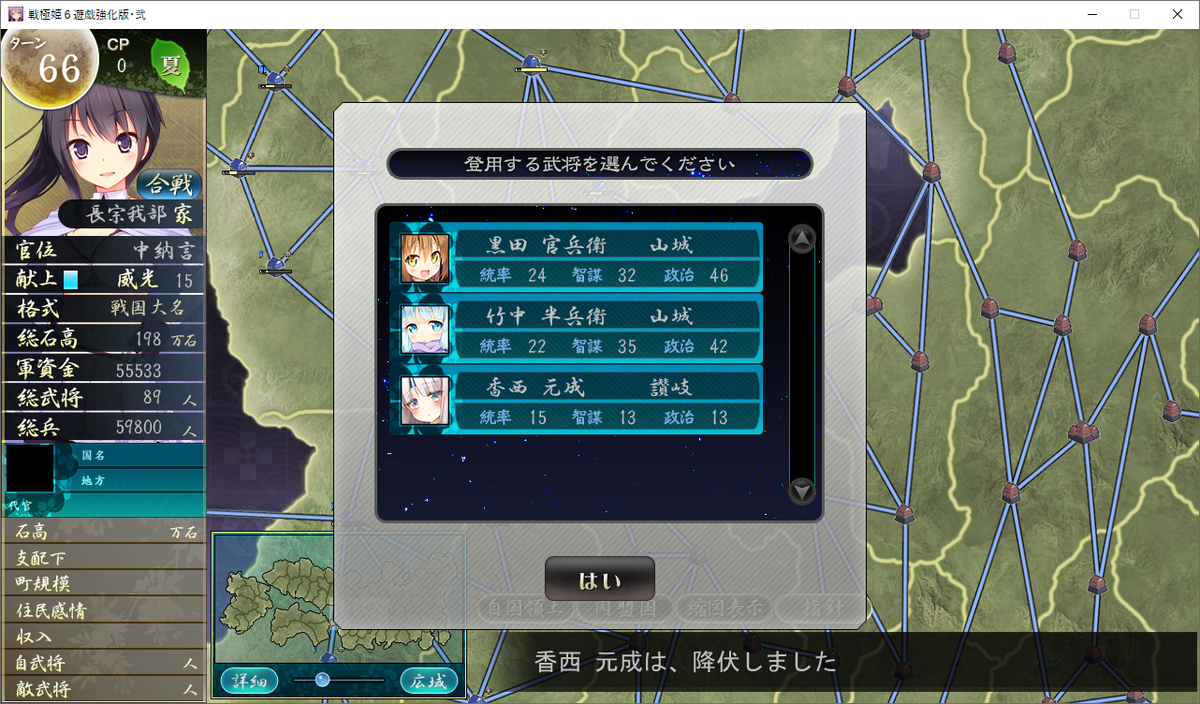The image size is (1200, 704).
Task: Minimize the game window
Action: (1087, 14)
